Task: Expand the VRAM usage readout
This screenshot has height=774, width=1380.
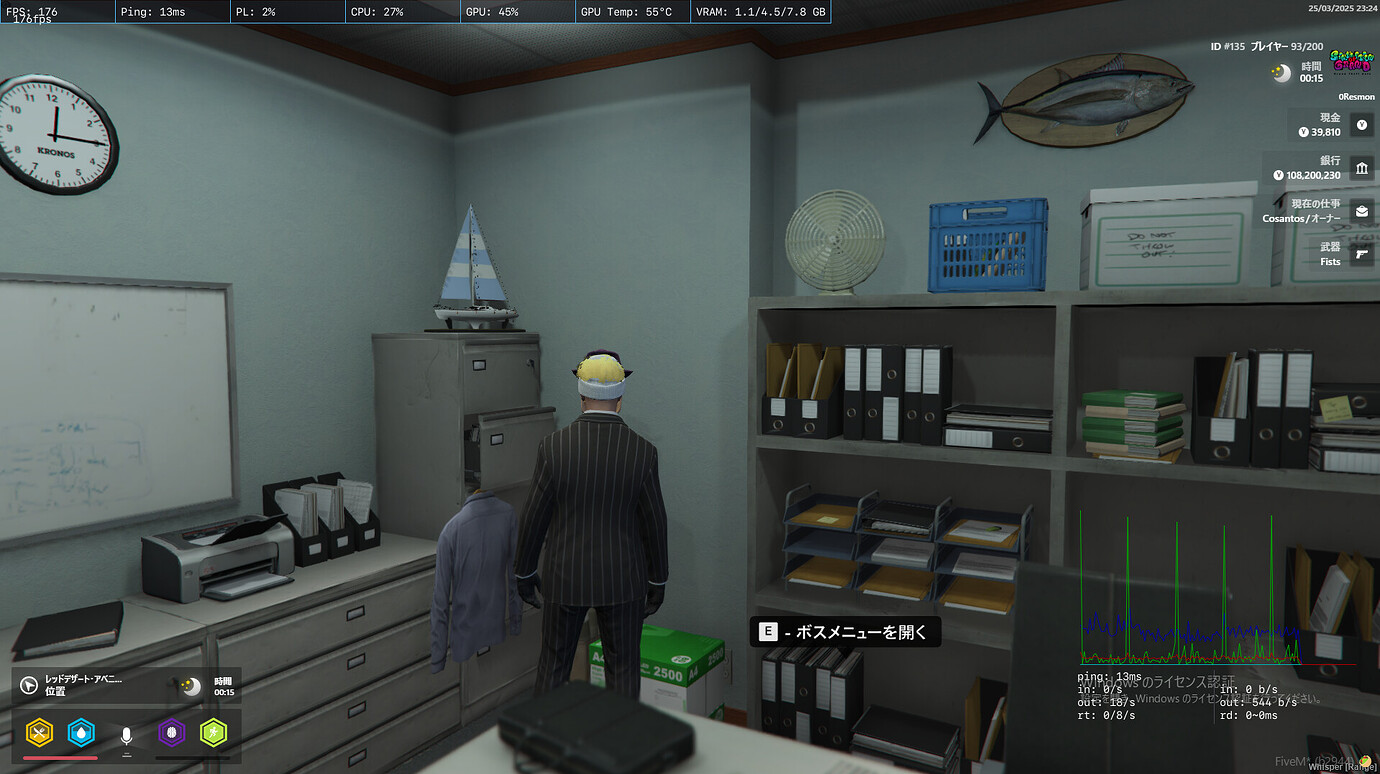Action: pos(760,12)
